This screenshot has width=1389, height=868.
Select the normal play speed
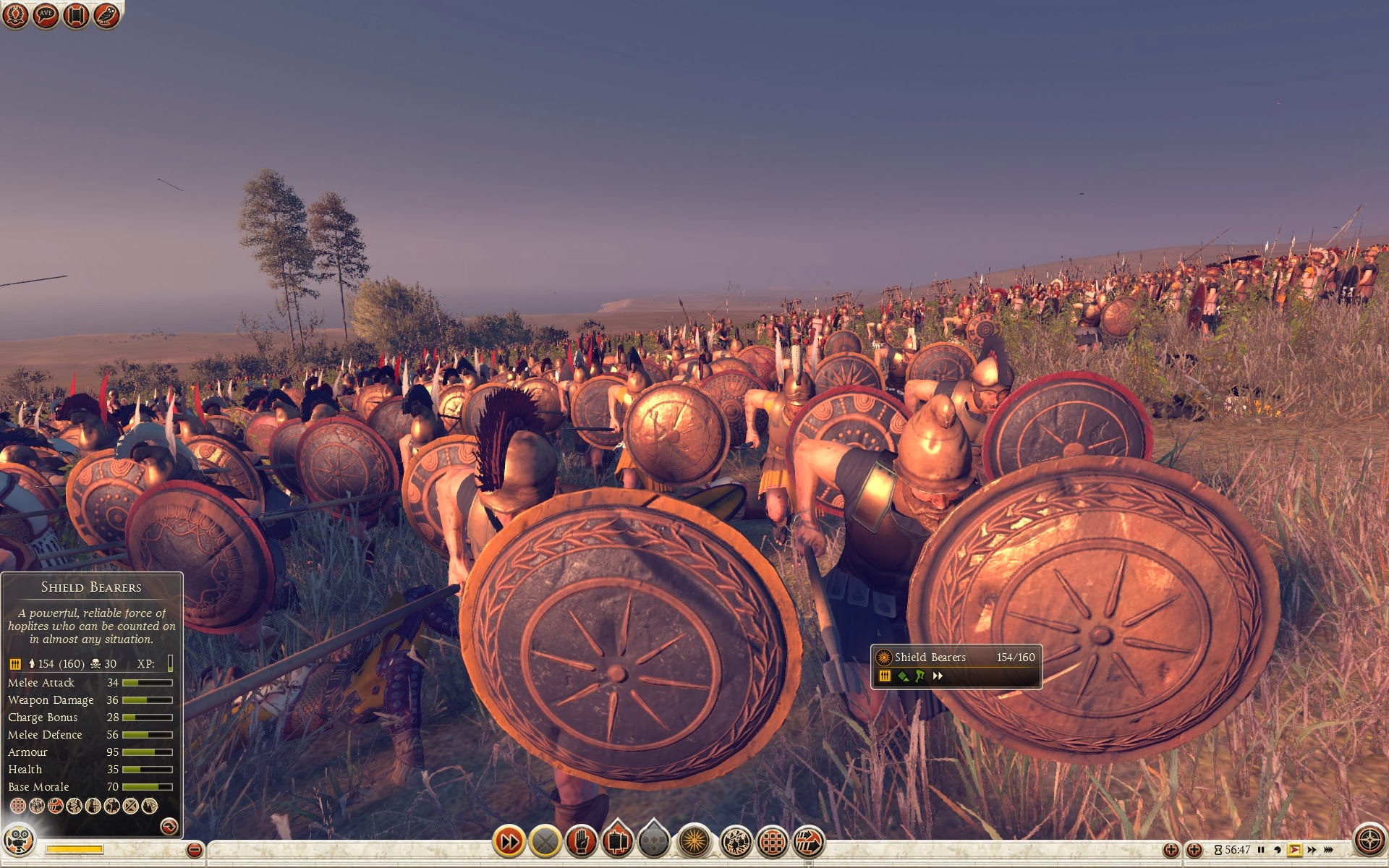click(x=1294, y=850)
